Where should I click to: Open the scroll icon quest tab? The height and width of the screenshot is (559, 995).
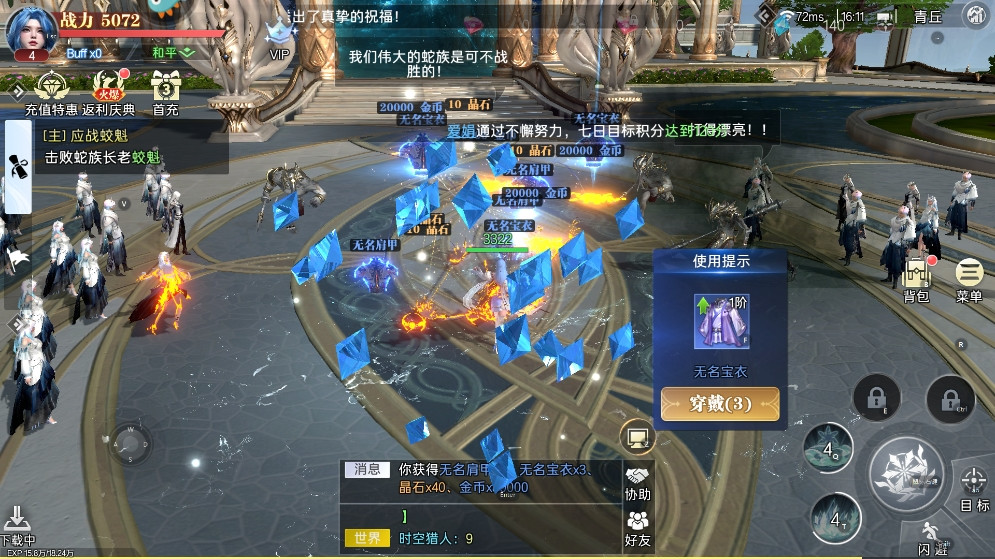click(16, 166)
